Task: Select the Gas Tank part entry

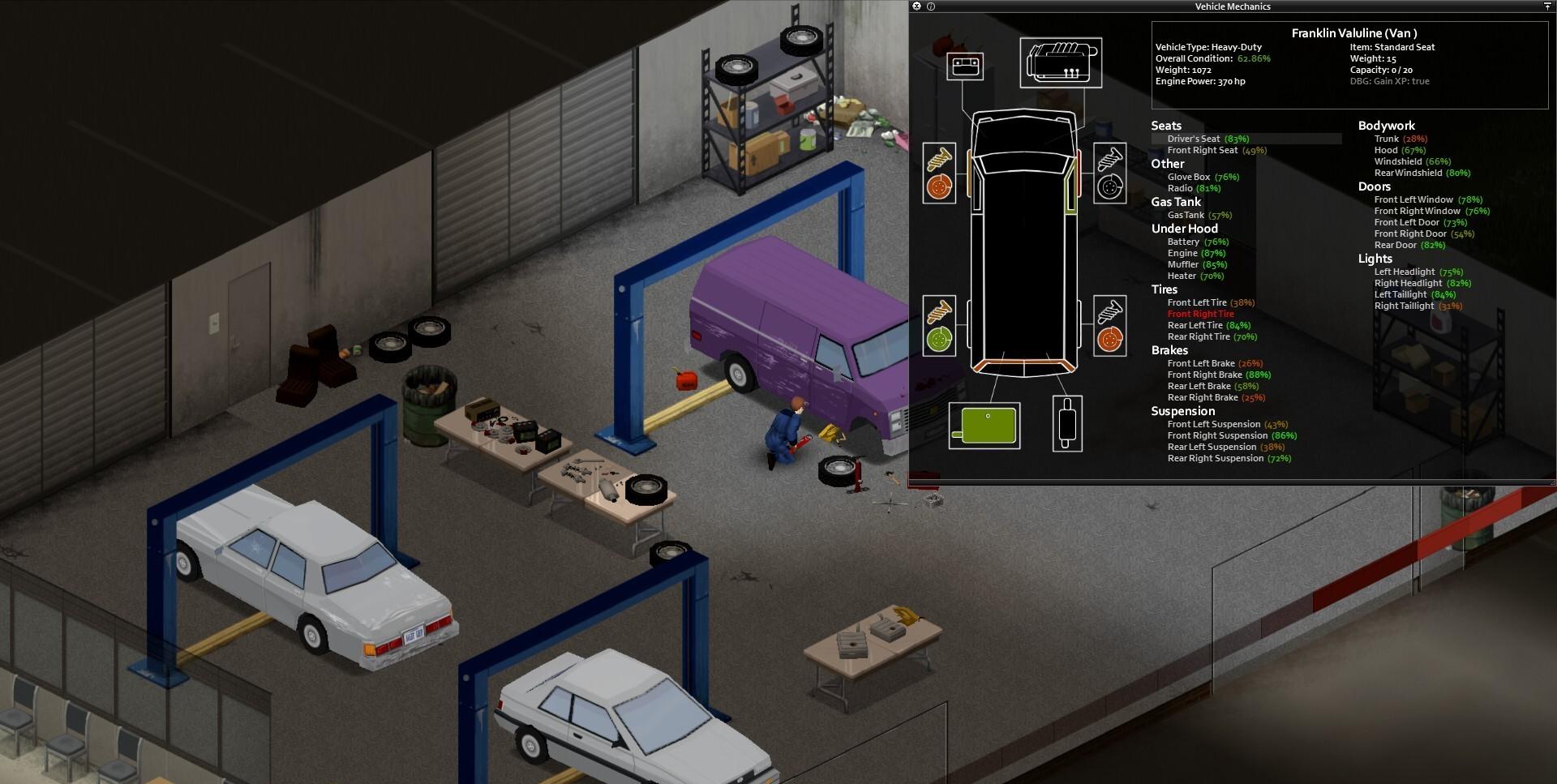Action: (x=1186, y=215)
